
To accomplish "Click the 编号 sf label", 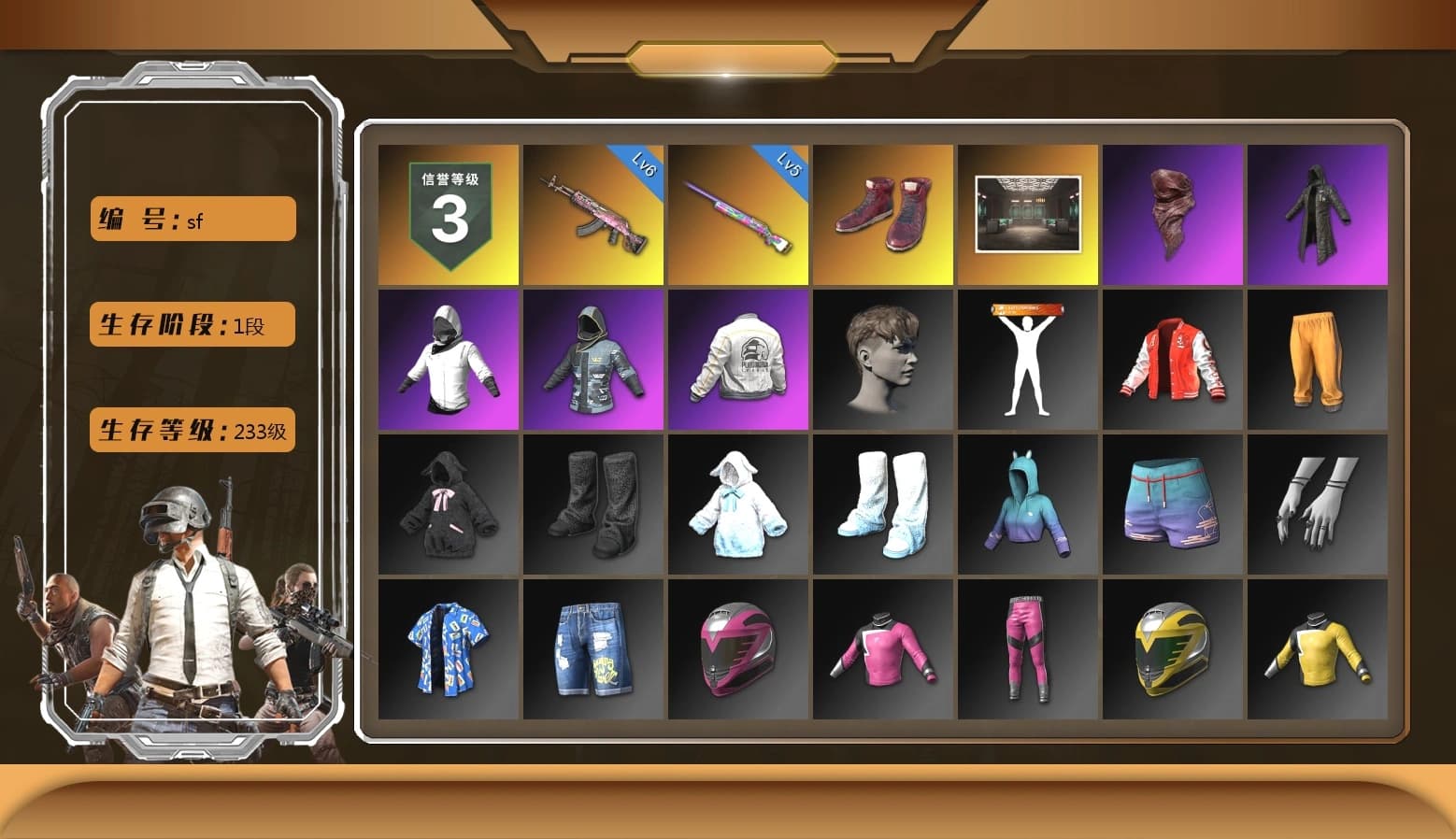I will pyautogui.click(x=191, y=219).
